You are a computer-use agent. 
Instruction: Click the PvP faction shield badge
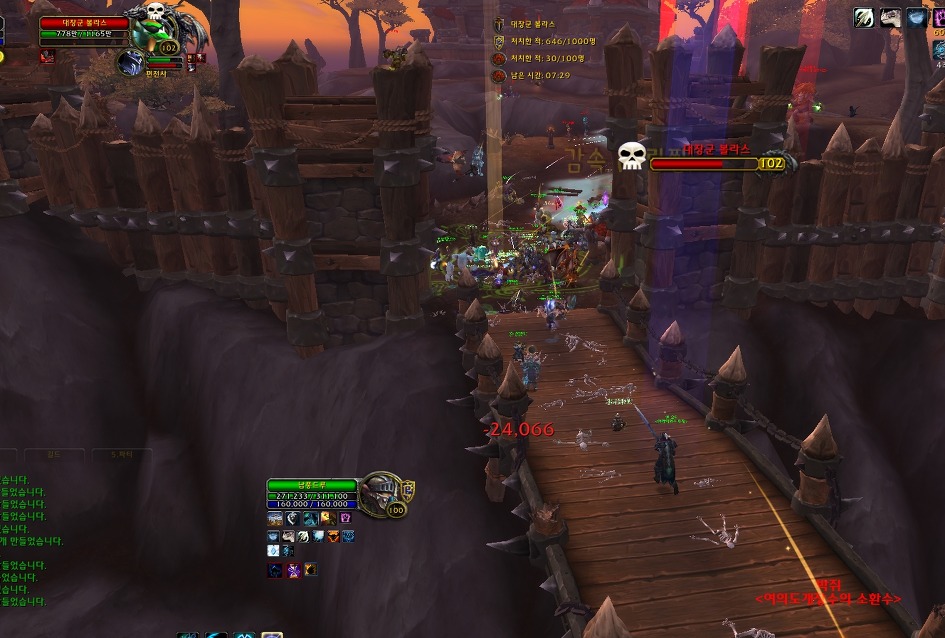coord(408,489)
